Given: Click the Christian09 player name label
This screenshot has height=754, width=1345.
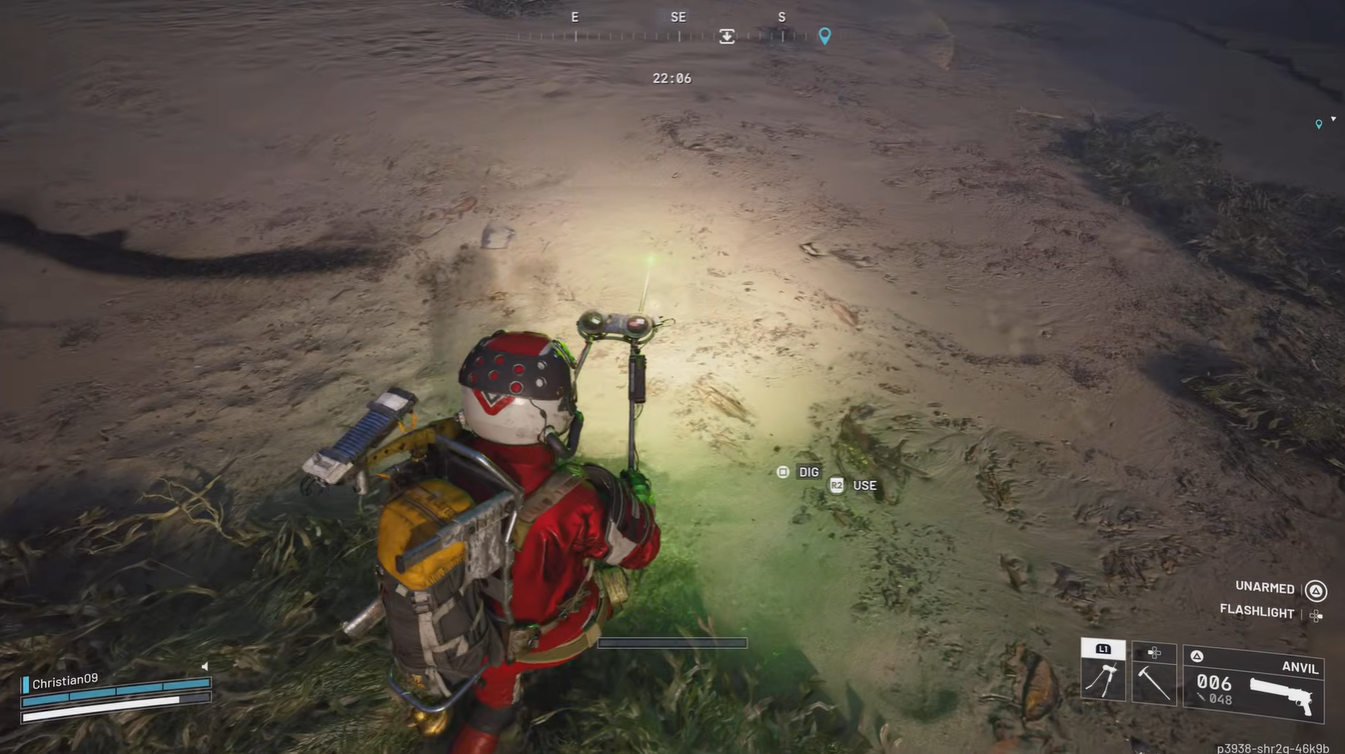Looking at the screenshot, I should (x=64, y=680).
